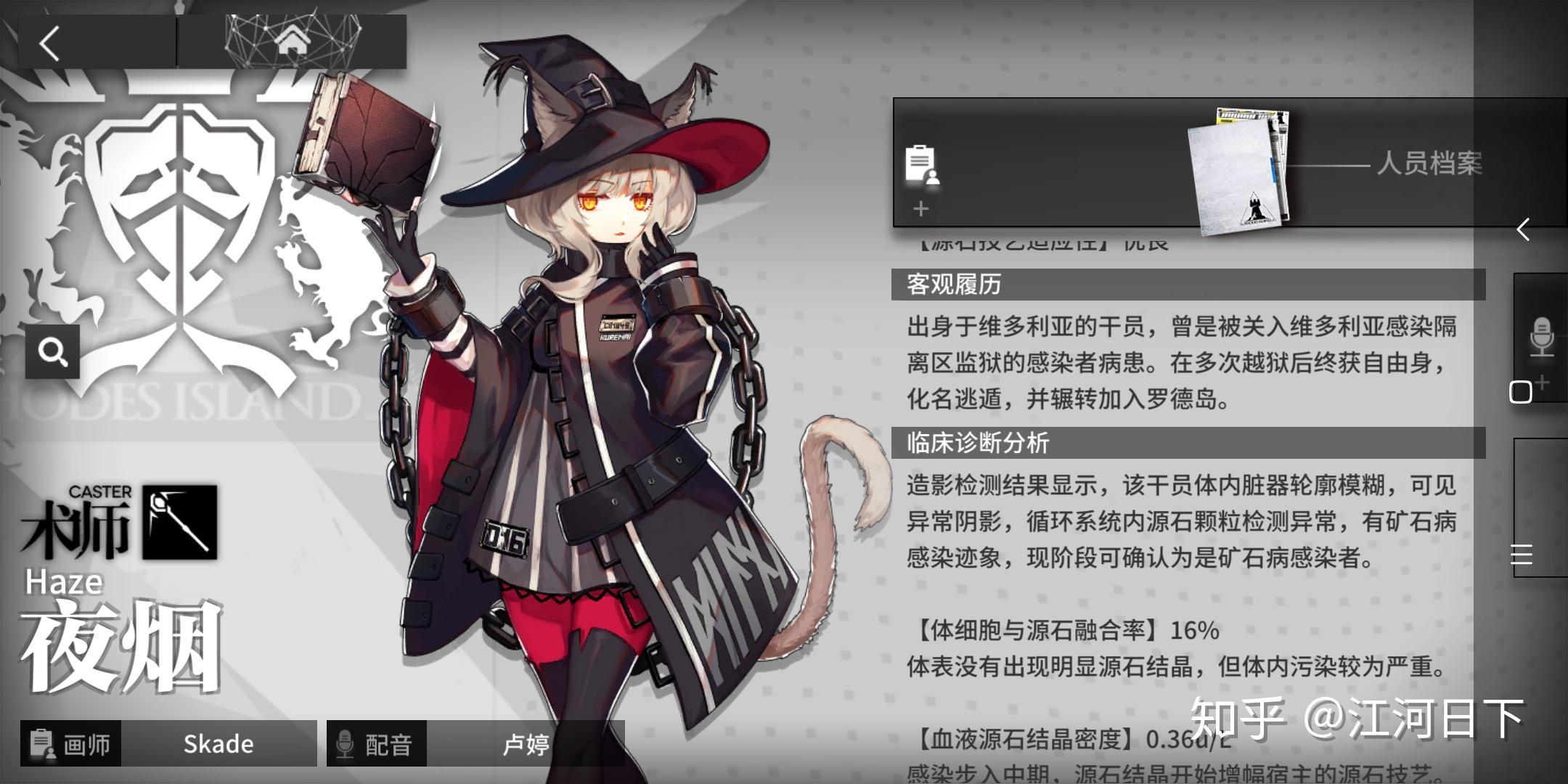
Task: Open the character art magnifier icon
Action: pyautogui.click(x=52, y=351)
